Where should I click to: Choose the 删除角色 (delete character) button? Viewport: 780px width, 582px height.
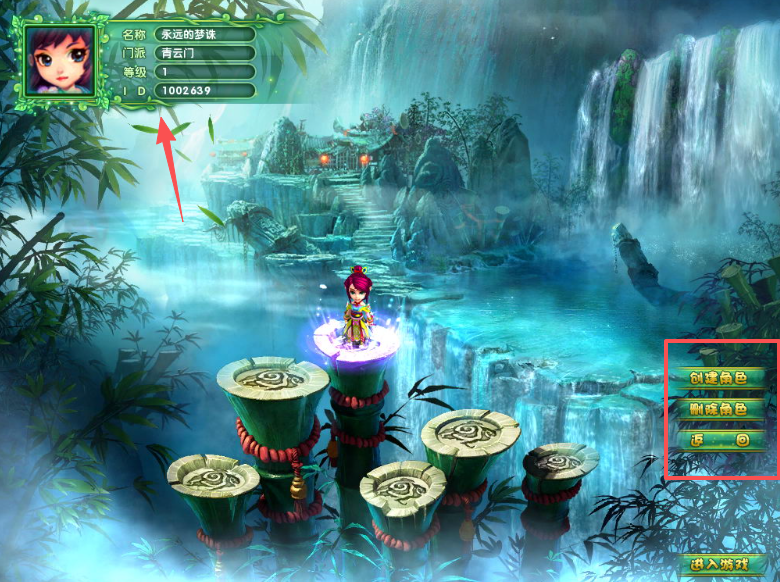click(719, 409)
